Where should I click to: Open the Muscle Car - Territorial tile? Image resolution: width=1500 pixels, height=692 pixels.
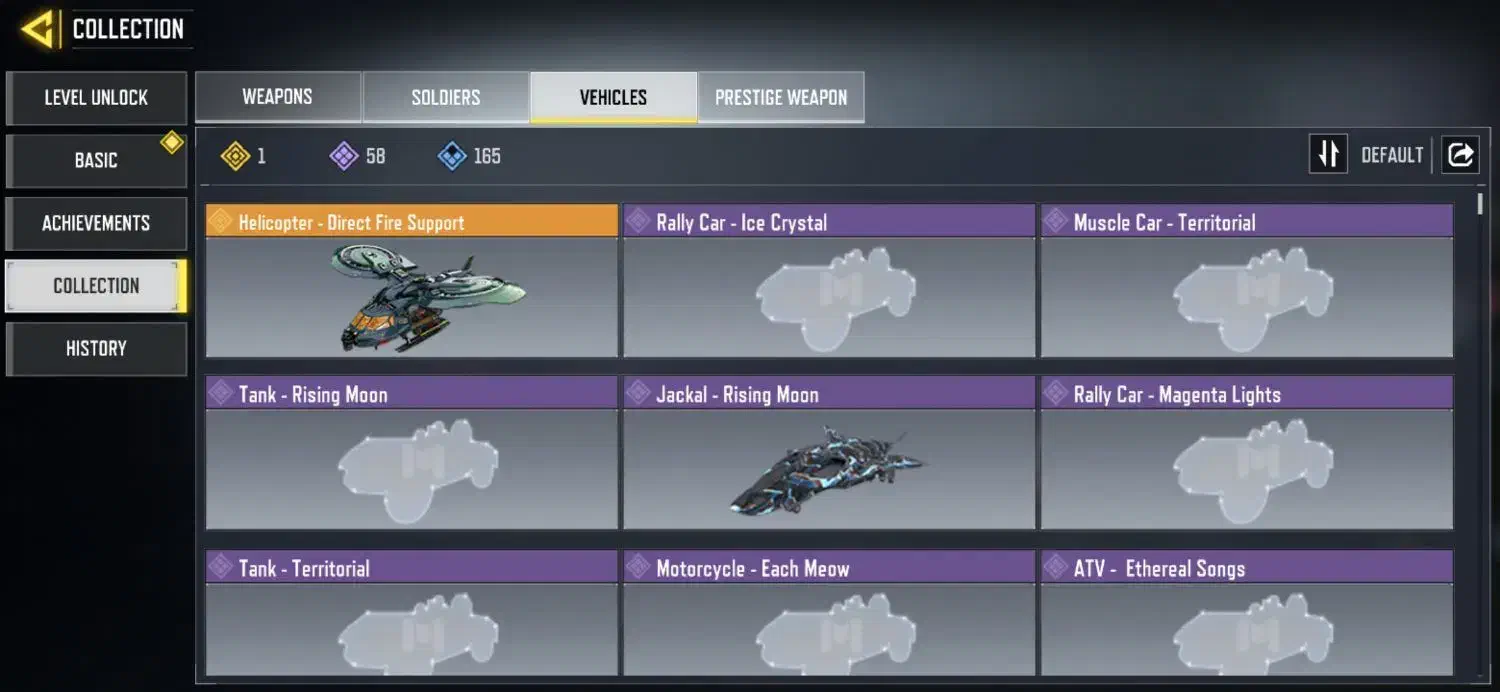[x=1246, y=281]
